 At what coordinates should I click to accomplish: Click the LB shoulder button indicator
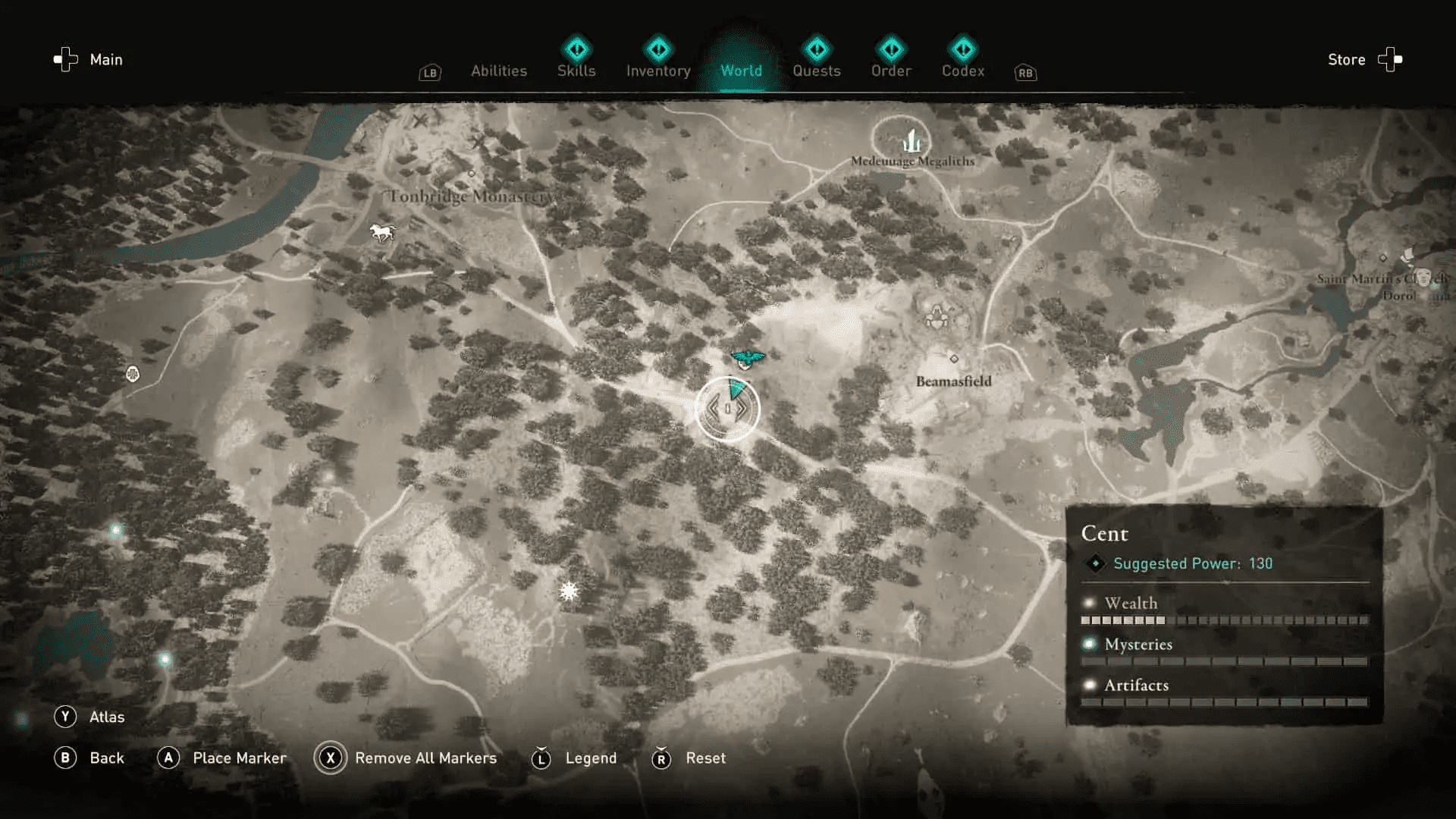point(429,73)
